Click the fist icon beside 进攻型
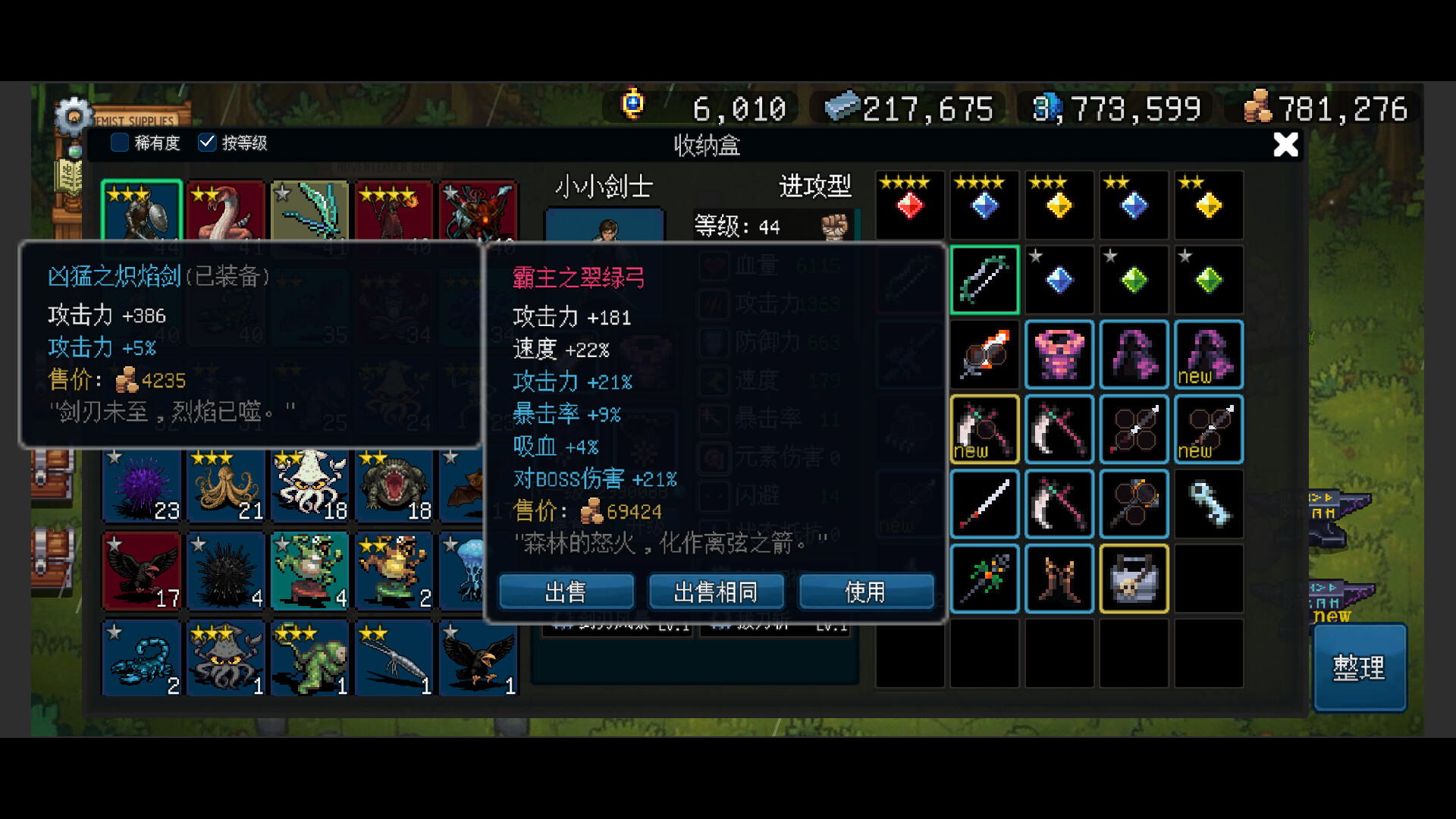Image resolution: width=1456 pixels, height=819 pixels. pos(834,227)
